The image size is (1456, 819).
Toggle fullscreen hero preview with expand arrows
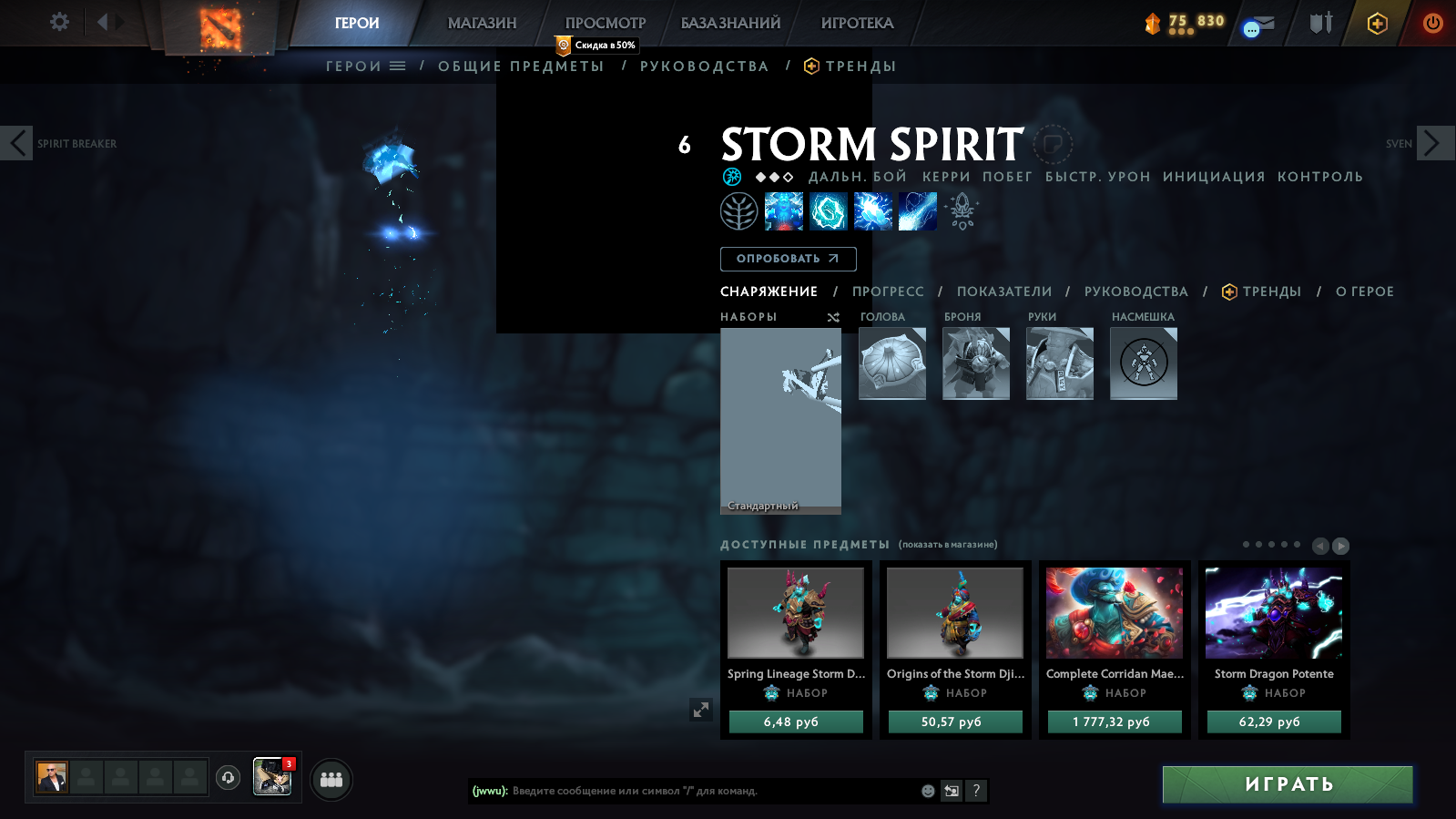(x=699, y=709)
